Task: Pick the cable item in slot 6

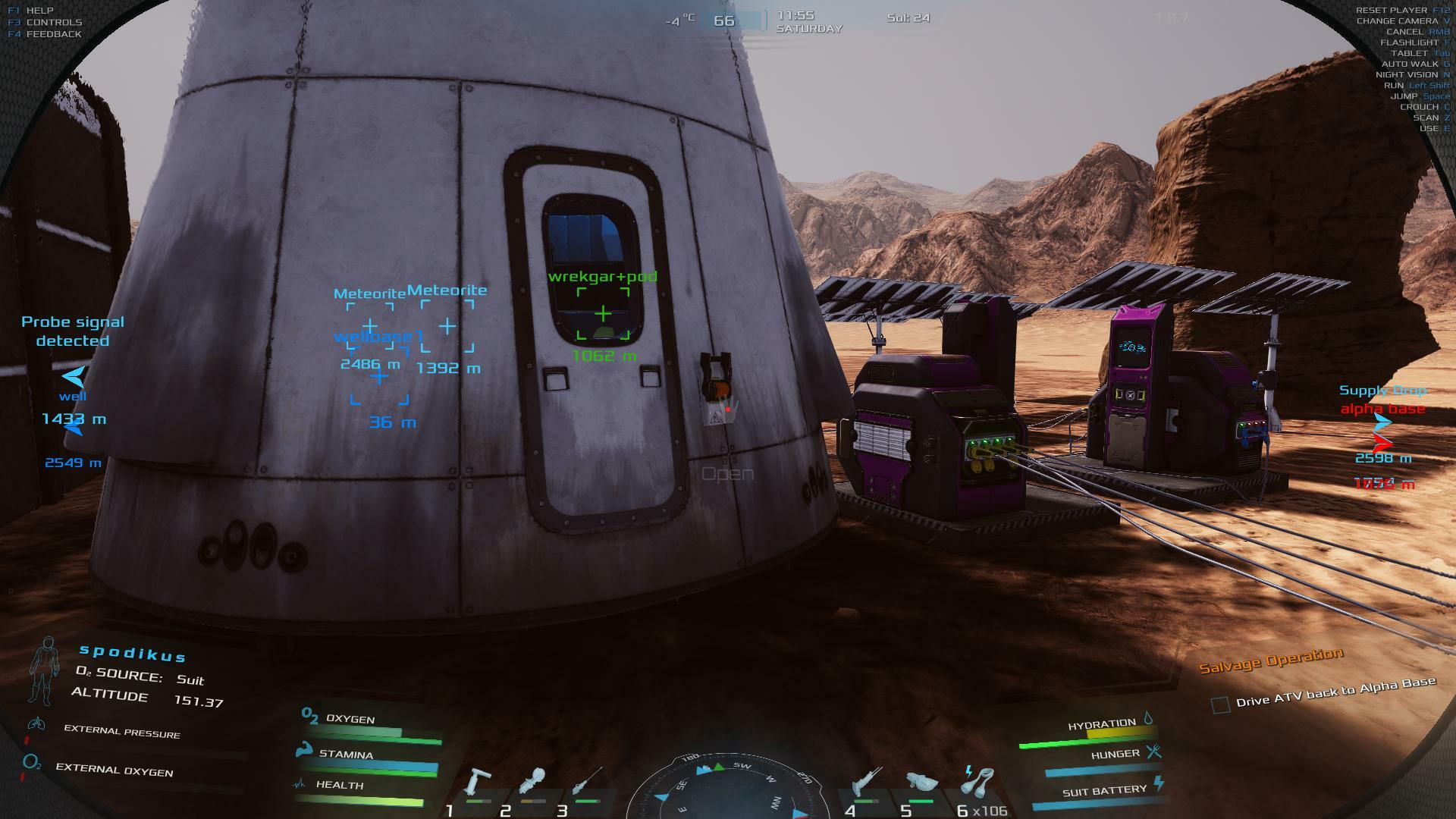Action: click(977, 781)
